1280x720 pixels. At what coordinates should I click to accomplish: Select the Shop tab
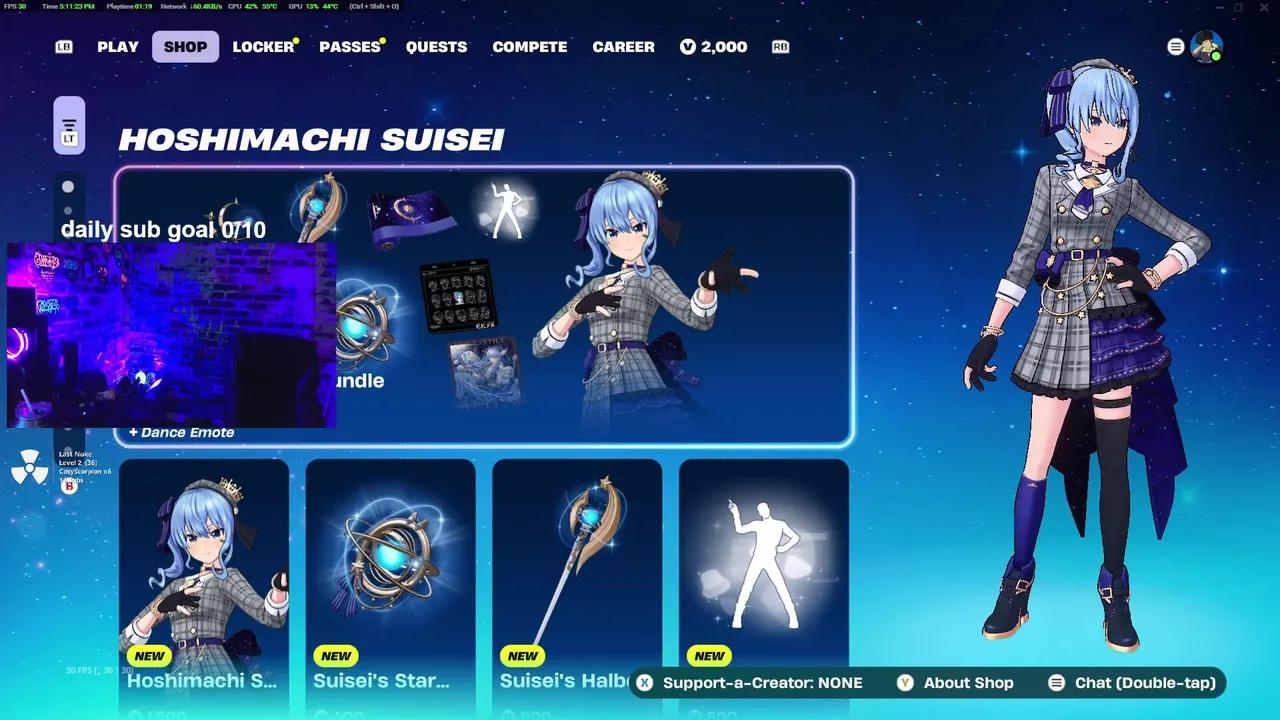click(x=185, y=47)
